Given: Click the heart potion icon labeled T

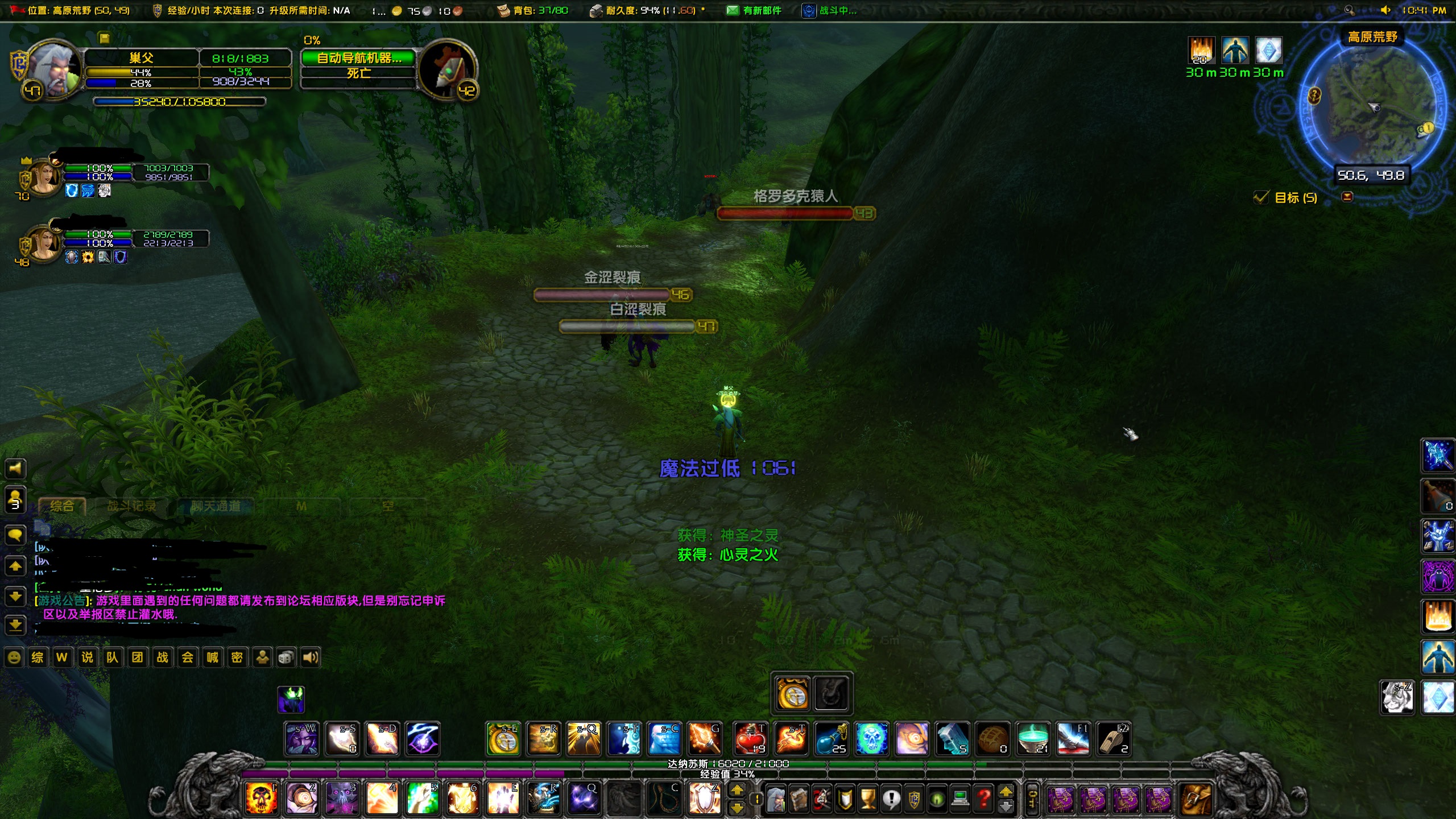Looking at the screenshot, I should click(750, 738).
